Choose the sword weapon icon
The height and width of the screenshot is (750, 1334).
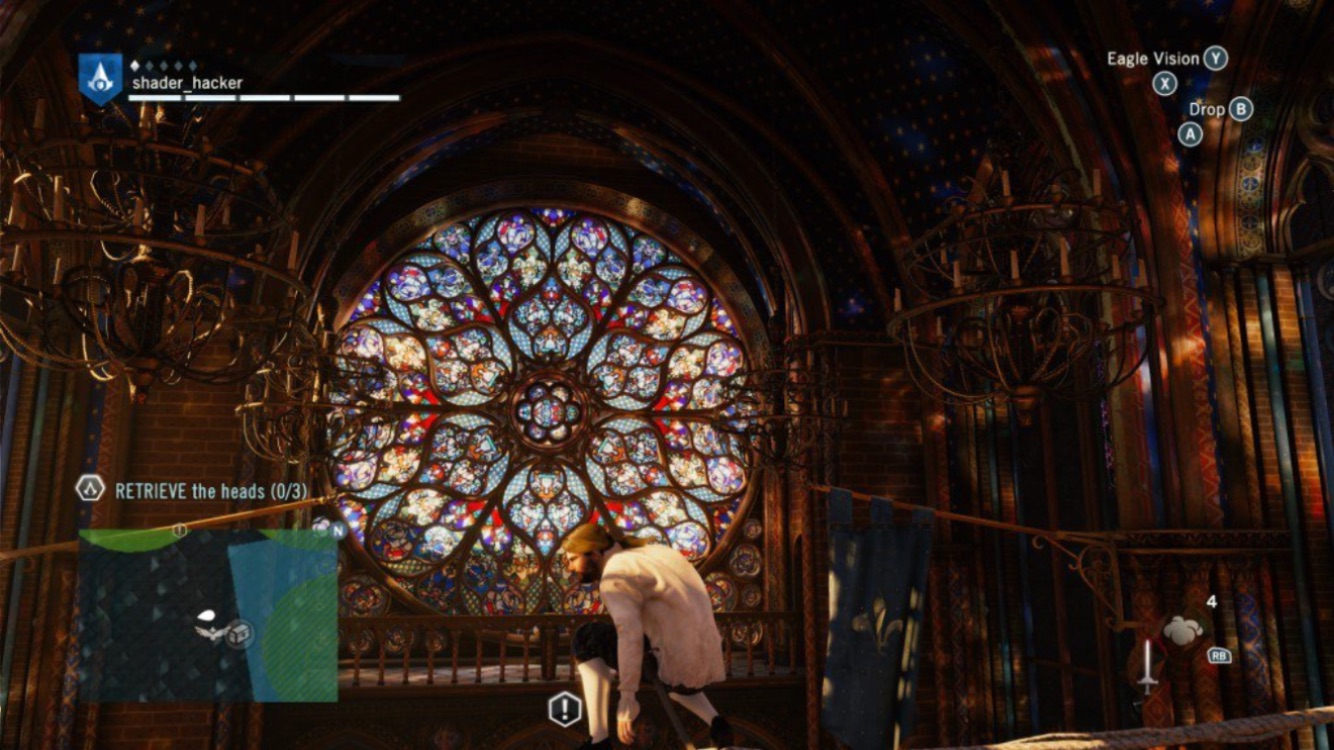[x=1147, y=667]
